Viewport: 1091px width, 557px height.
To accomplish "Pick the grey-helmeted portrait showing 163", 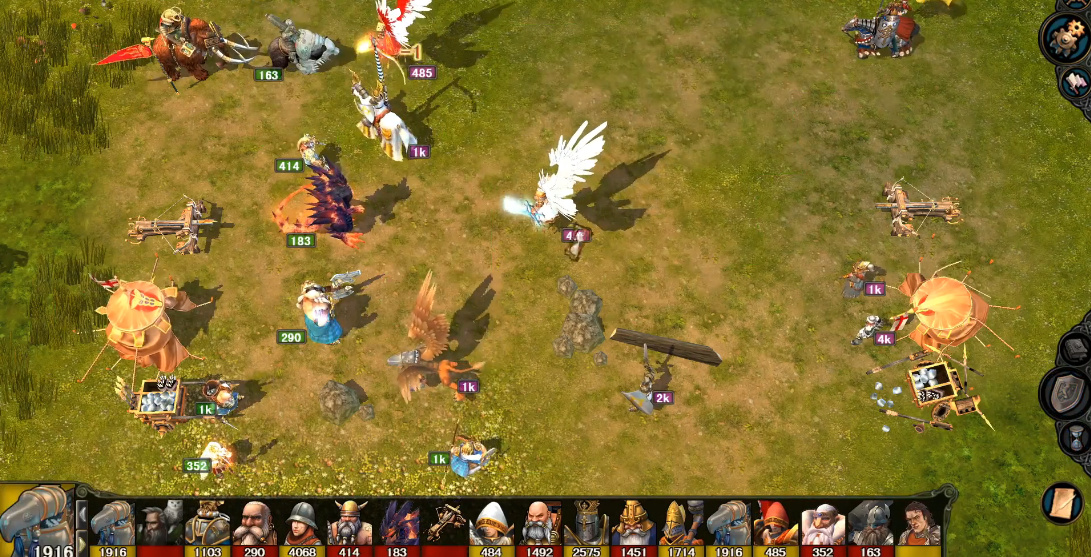I will pyautogui.click(x=871, y=524).
